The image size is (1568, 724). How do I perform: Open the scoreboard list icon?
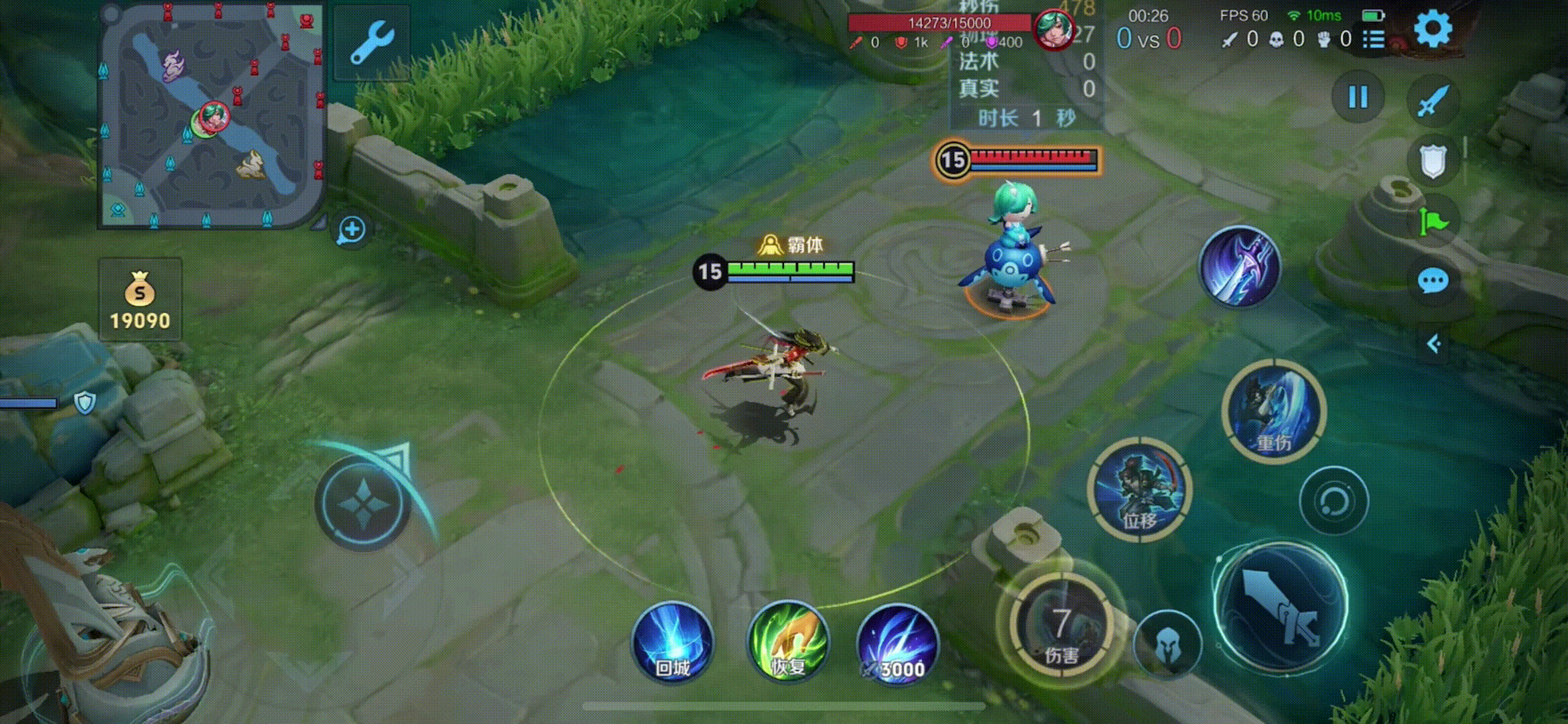click(x=1373, y=40)
